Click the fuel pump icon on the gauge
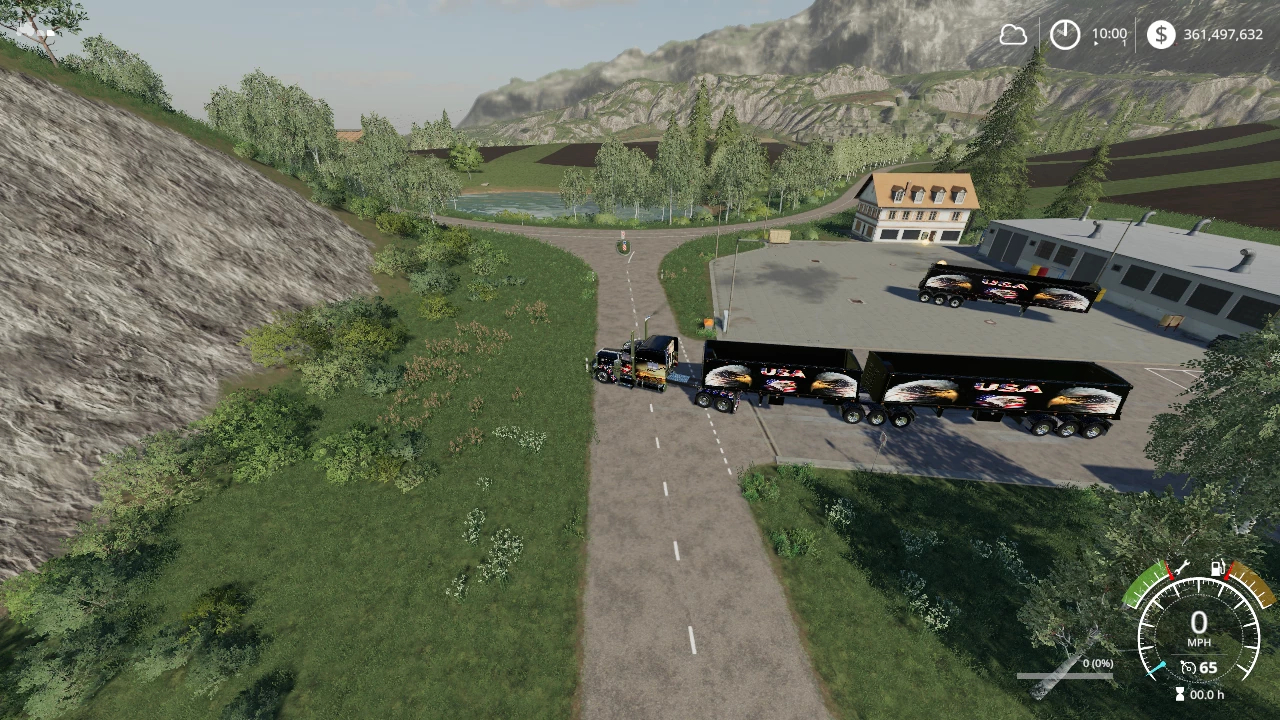Screen dimensions: 1280x720 click(x=1218, y=568)
